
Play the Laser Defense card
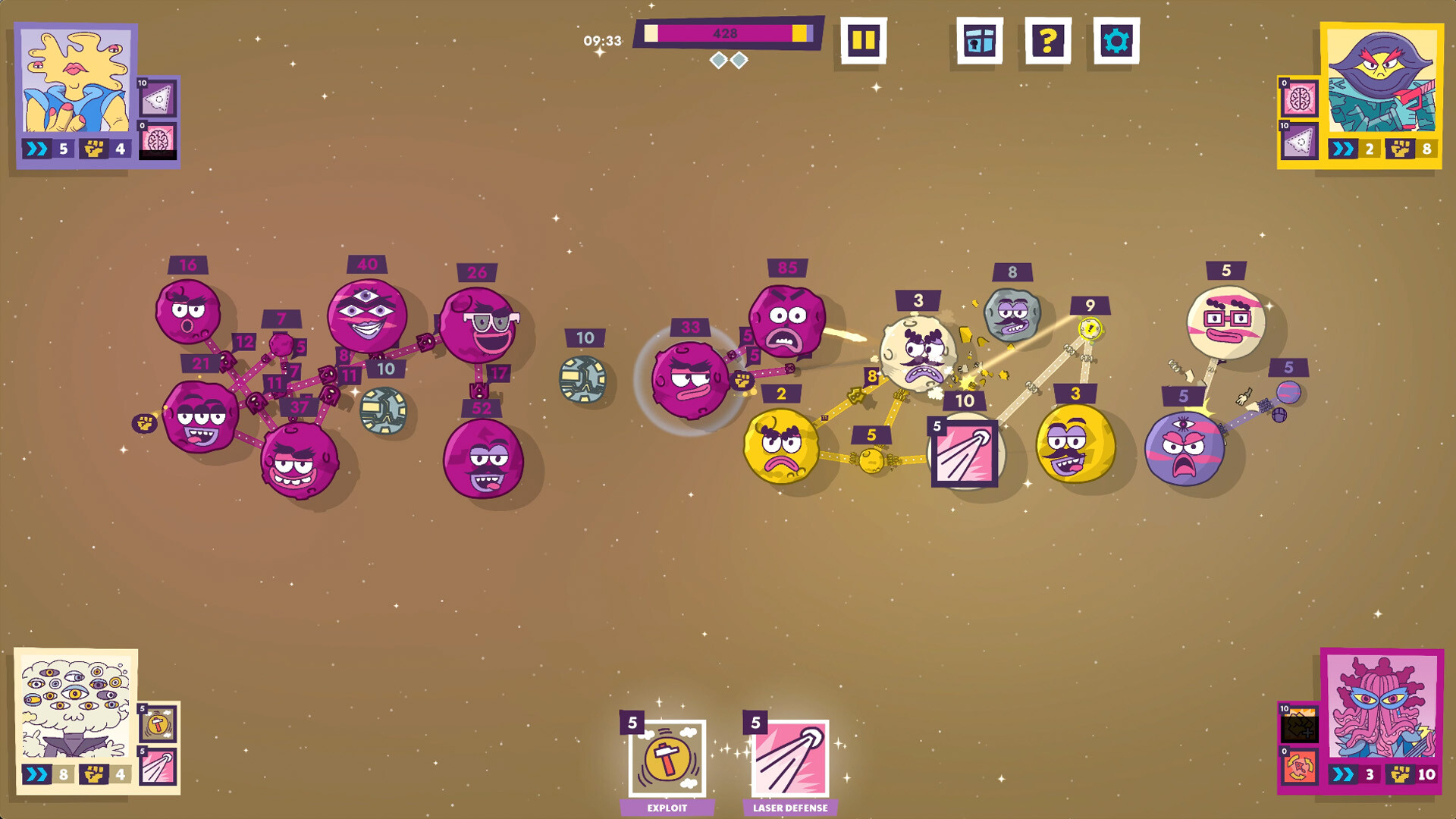click(789, 759)
